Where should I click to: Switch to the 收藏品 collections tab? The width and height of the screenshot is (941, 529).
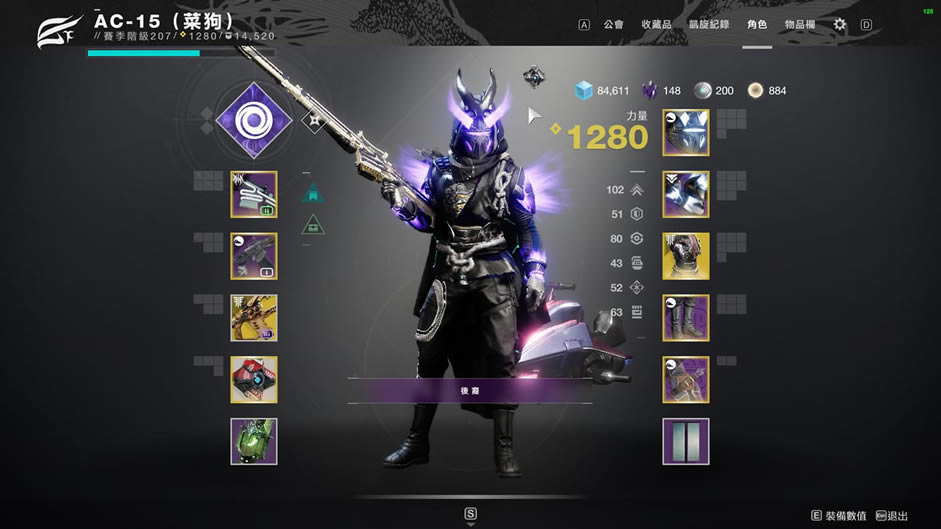(x=655, y=24)
